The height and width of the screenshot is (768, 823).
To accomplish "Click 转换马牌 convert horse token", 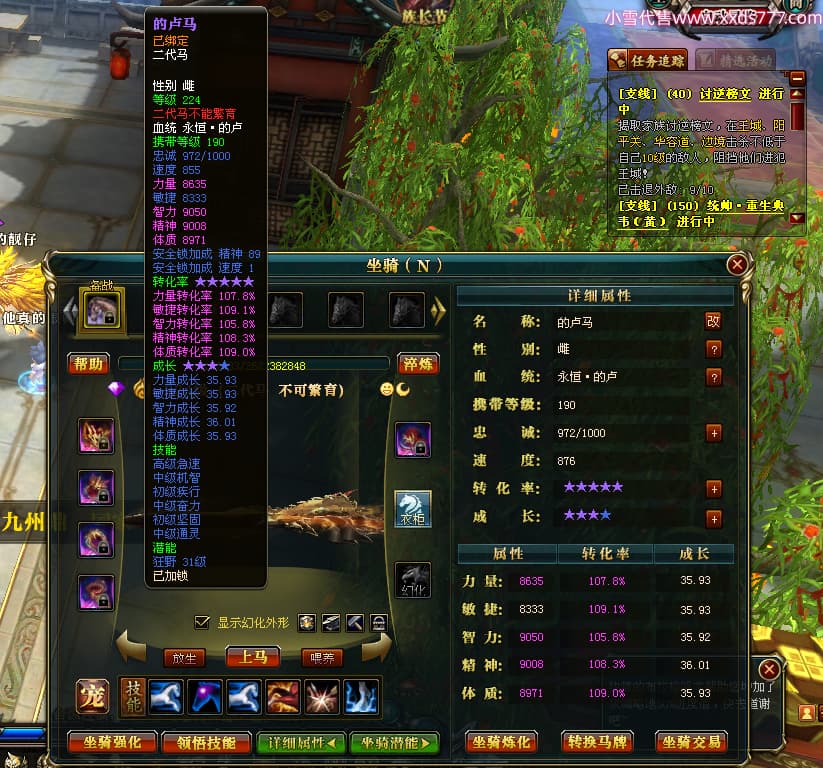I will point(598,742).
